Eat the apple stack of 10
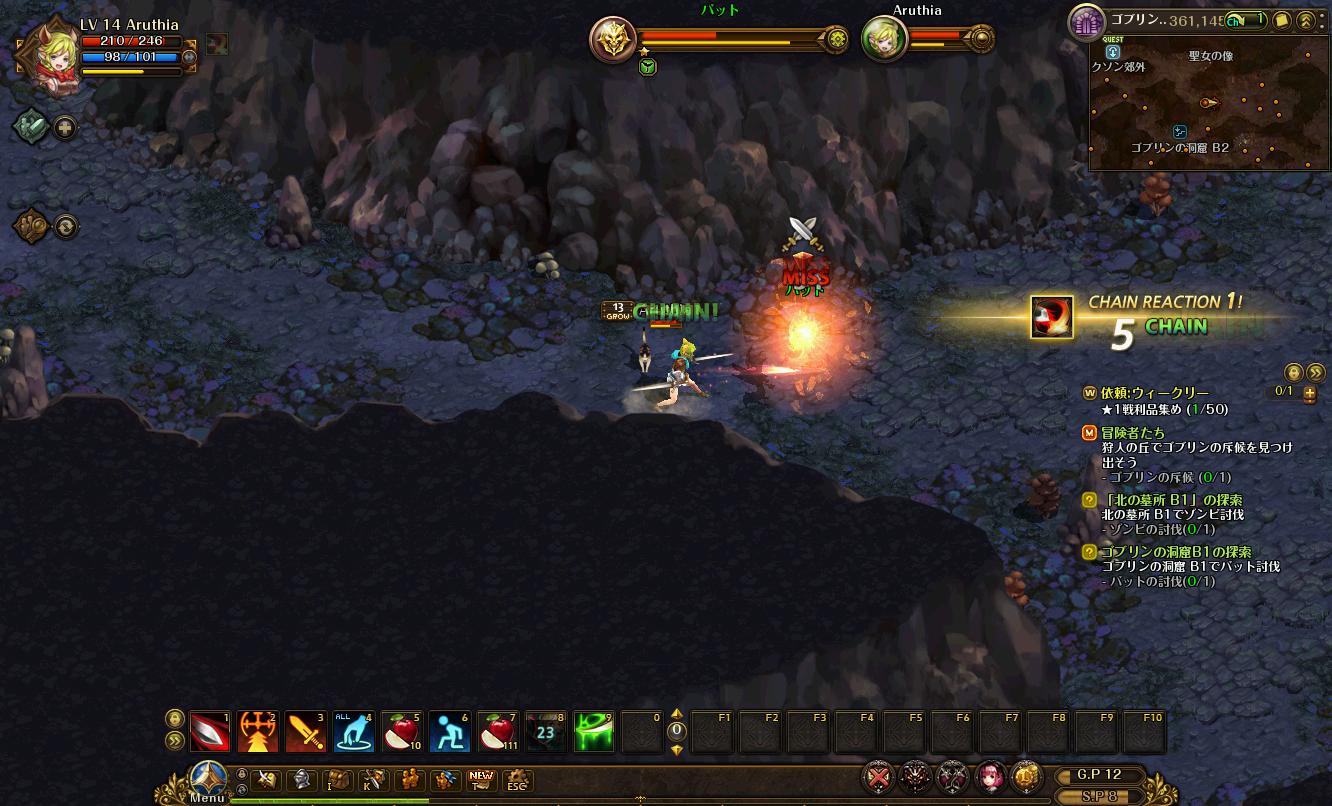Viewport: 1332px width, 806px height. click(x=402, y=732)
